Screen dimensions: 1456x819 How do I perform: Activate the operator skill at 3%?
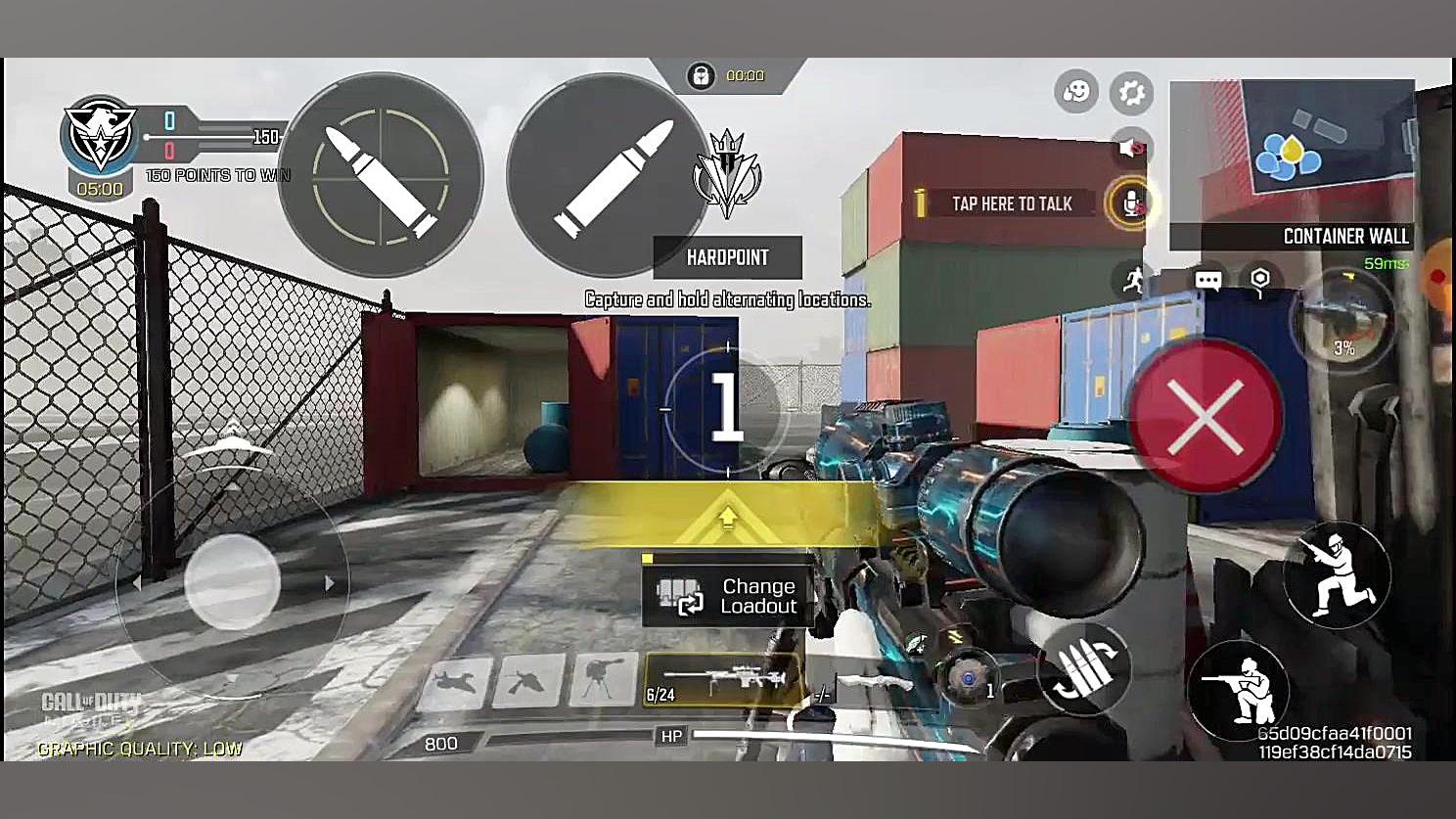pyautogui.click(x=1342, y=320)
